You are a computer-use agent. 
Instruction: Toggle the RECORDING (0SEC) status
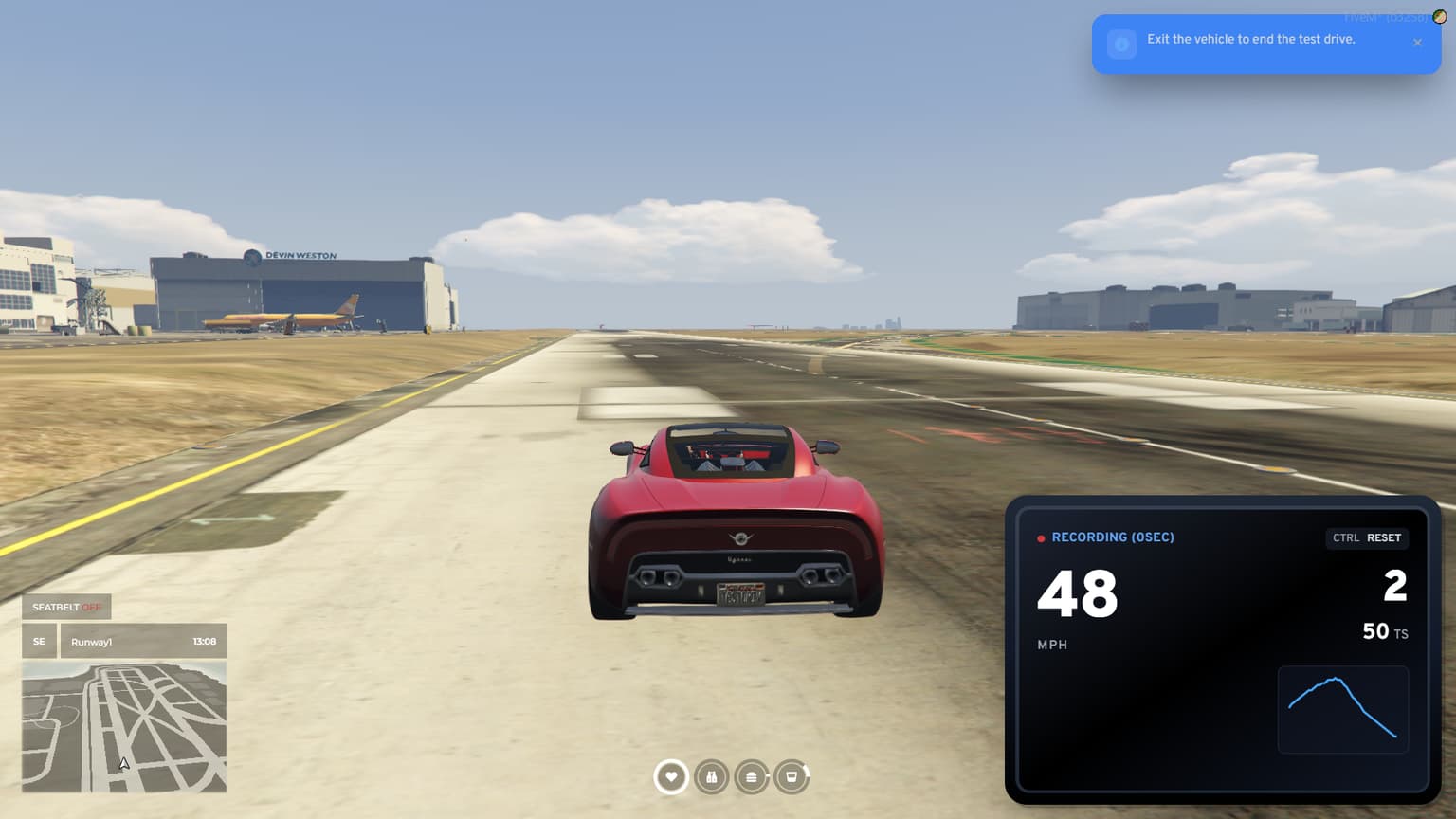tap(1113, 537)
